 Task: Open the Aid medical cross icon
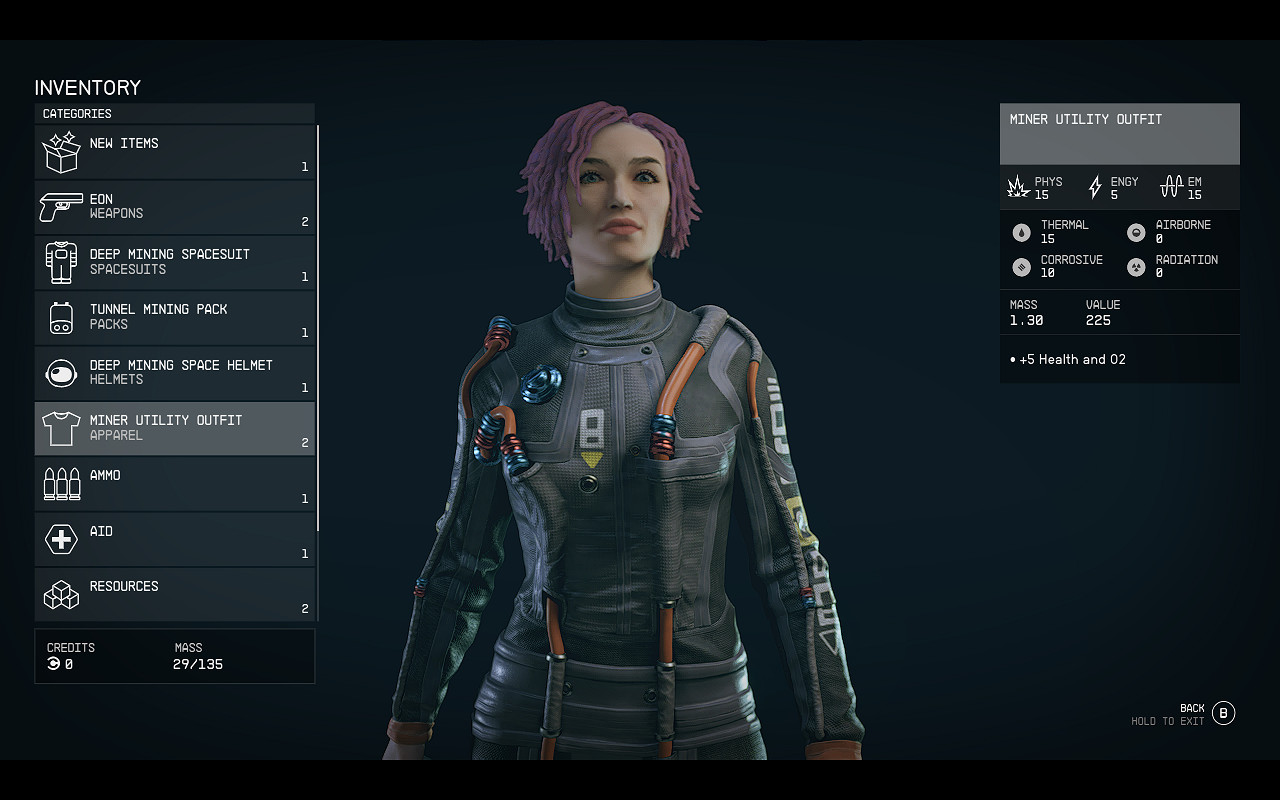point(61,539)
